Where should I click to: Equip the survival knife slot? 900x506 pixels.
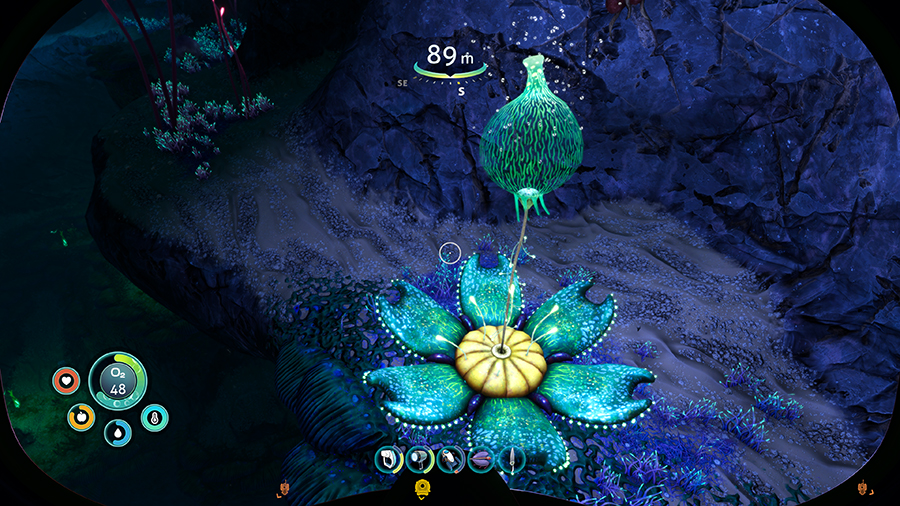click(511, 459)
